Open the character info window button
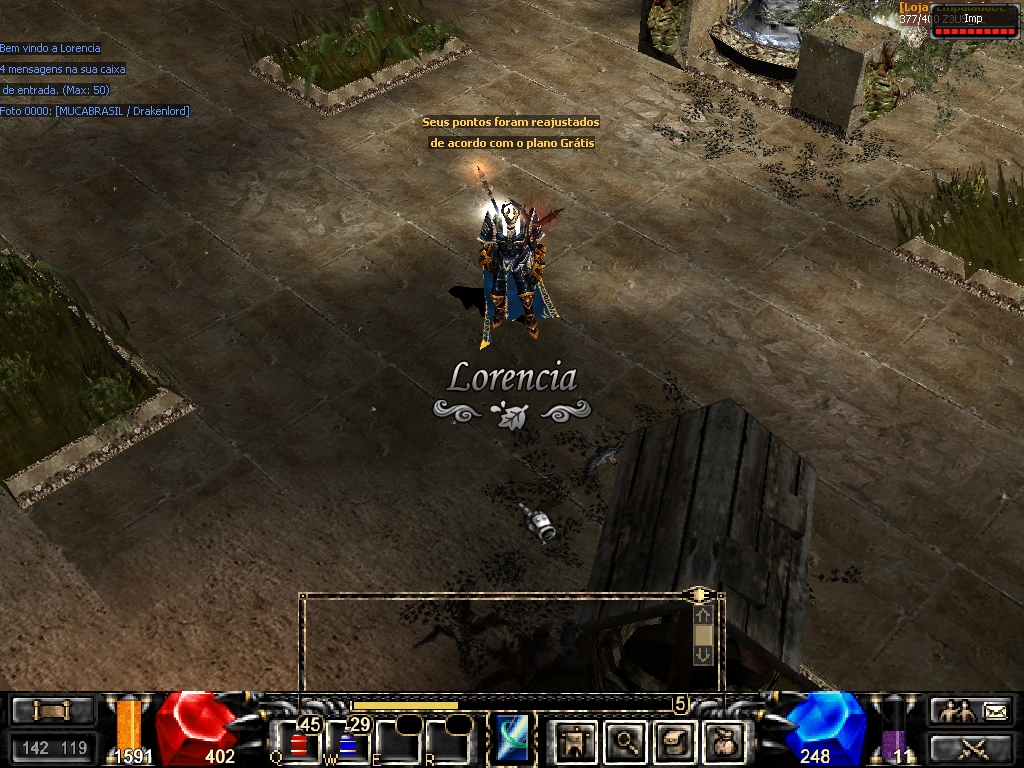The width and height of the screenshot is (1024, 768). [575, 741]
